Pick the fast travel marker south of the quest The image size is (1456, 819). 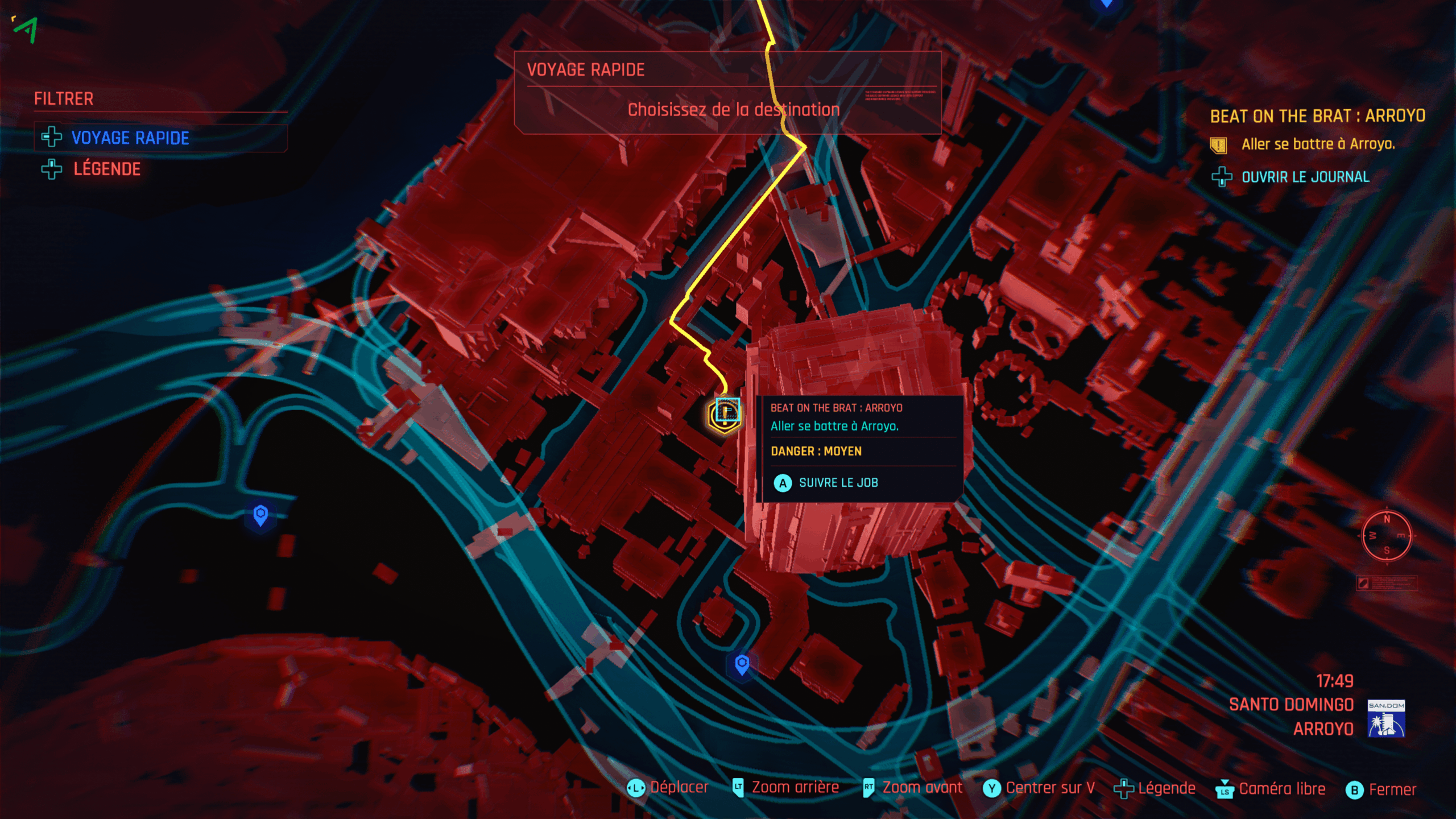coord(742,664)
